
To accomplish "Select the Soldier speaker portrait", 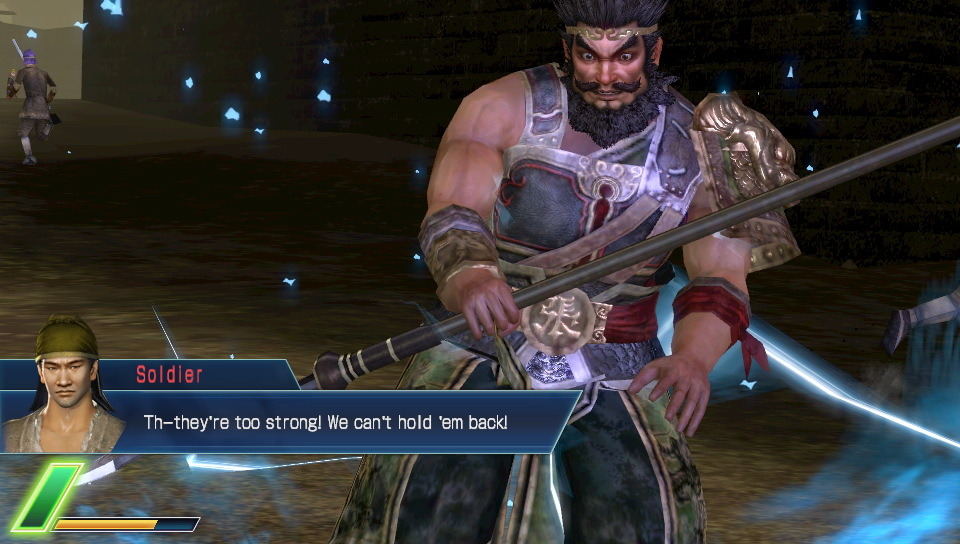I will pyautogui.click(x=65, y=385).
